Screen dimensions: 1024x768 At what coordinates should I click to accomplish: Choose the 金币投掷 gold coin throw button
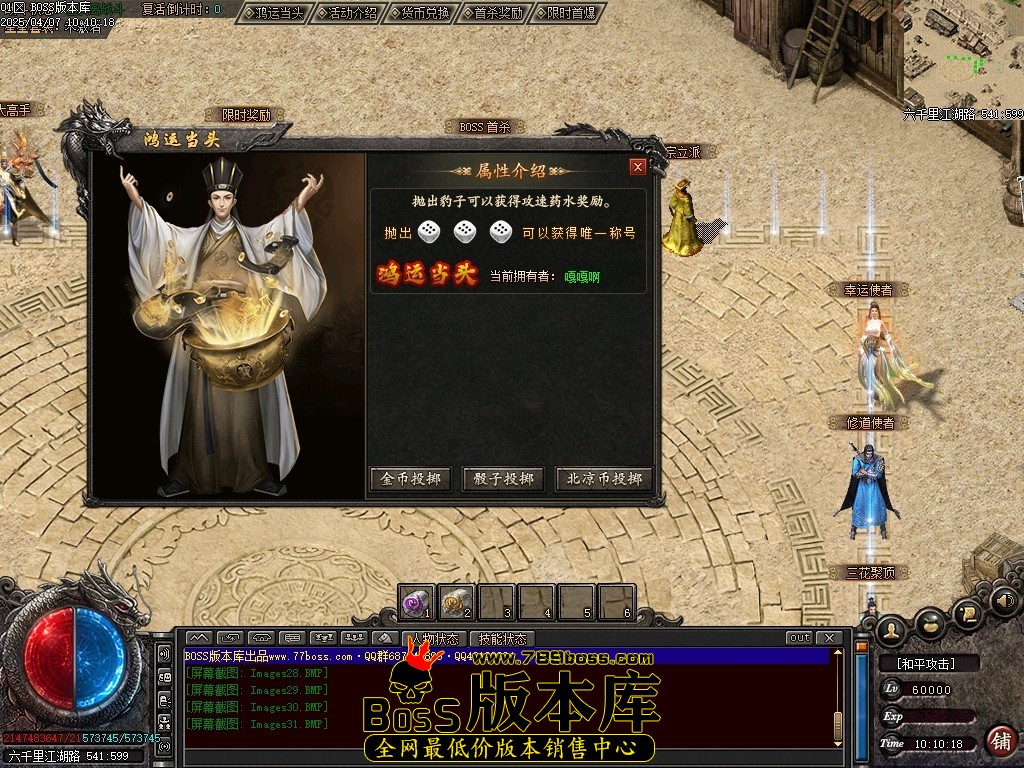point(411,479)
